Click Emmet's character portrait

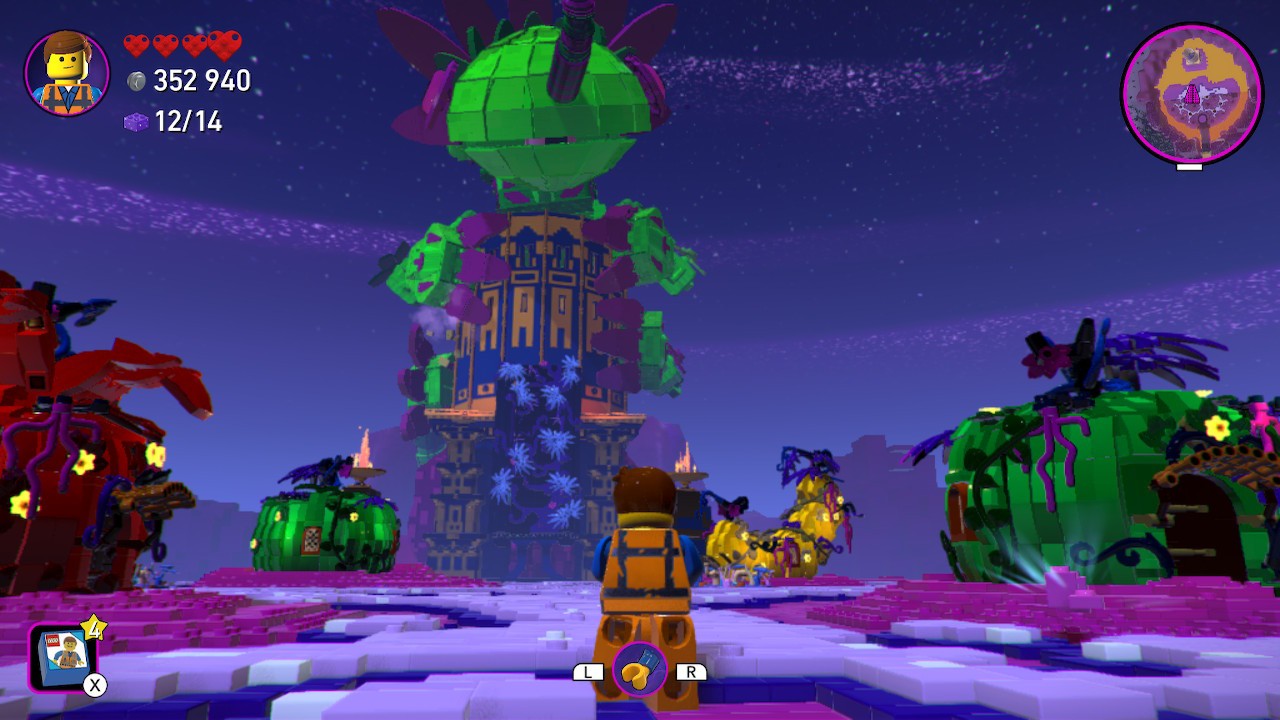(x=67, y=73)
